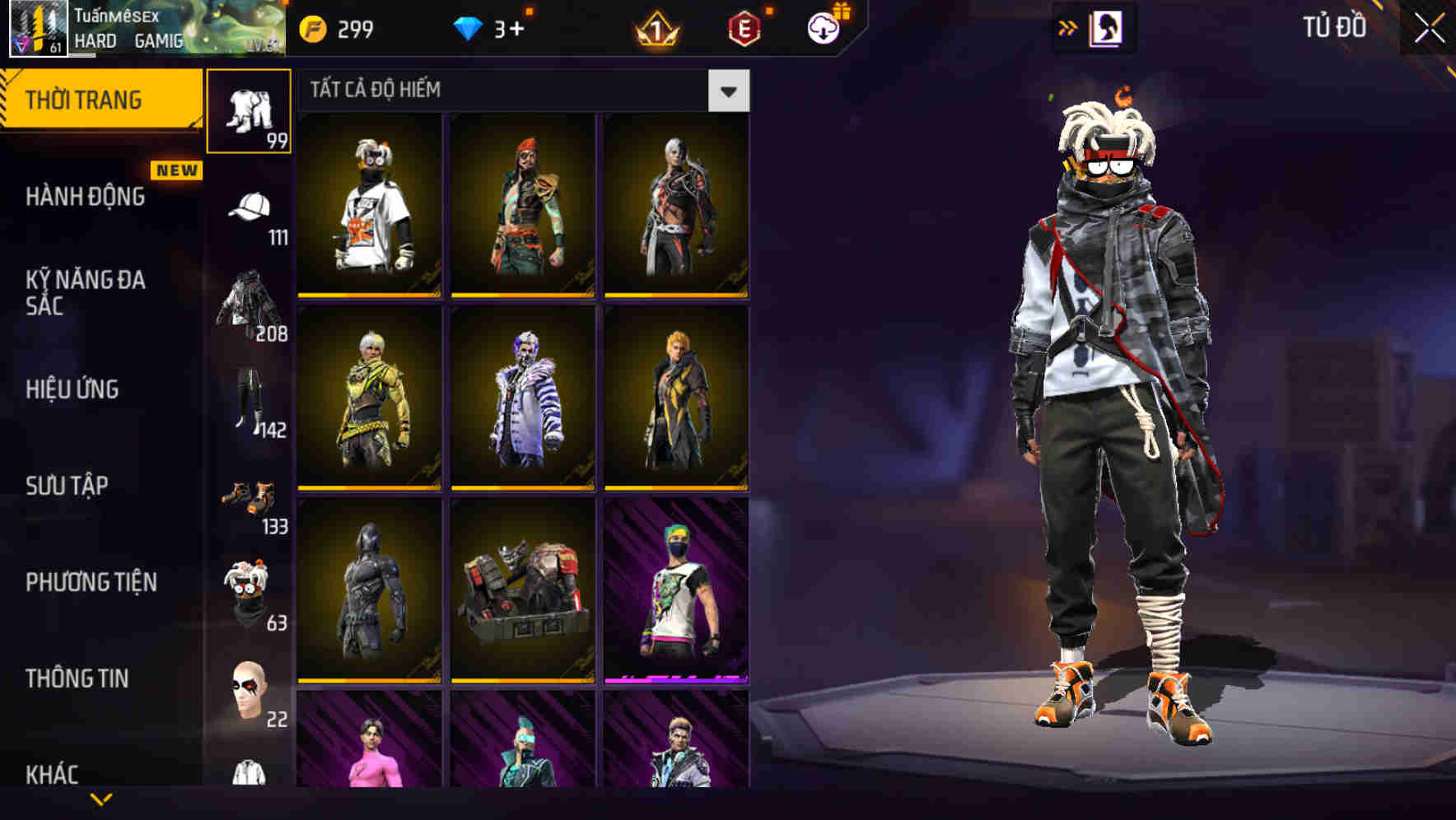Expand the chevron below the KHÁC menu
Screen dimensions: 1456x820
(103, 799)
